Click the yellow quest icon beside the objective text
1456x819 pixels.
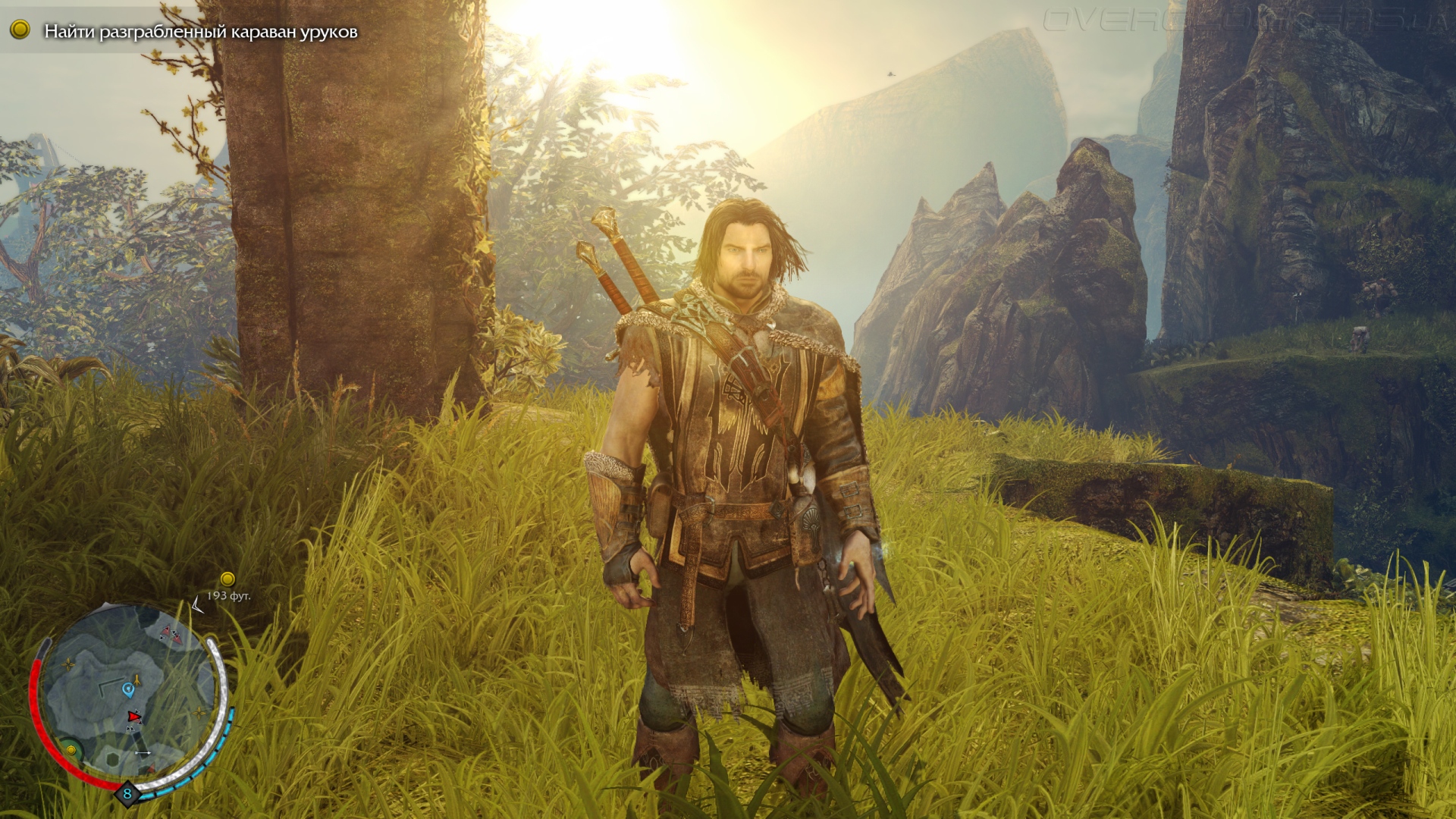[20, 30]
